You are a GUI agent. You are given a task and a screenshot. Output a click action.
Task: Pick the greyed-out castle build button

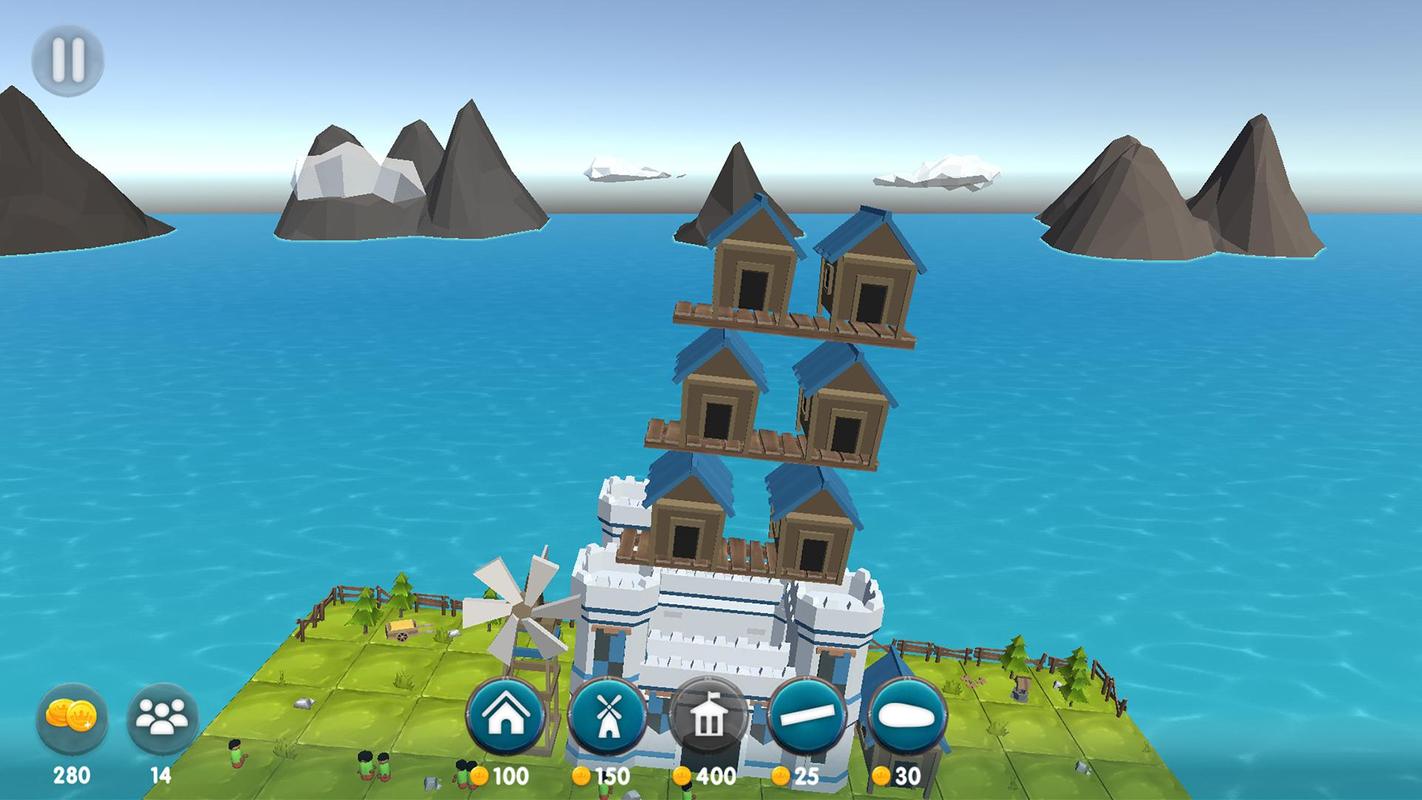(708, 718)
